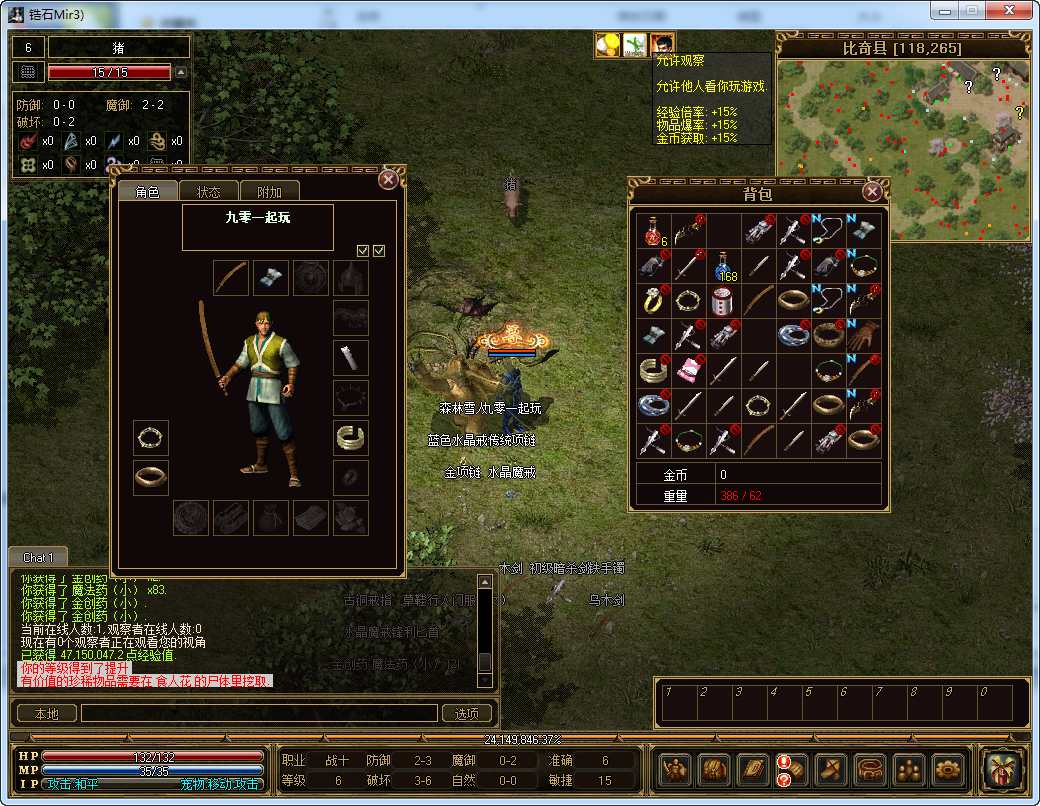Screen dimensions: 1040x806
Task: Select the brown leather glove item
Action: (x=862, y=334)
